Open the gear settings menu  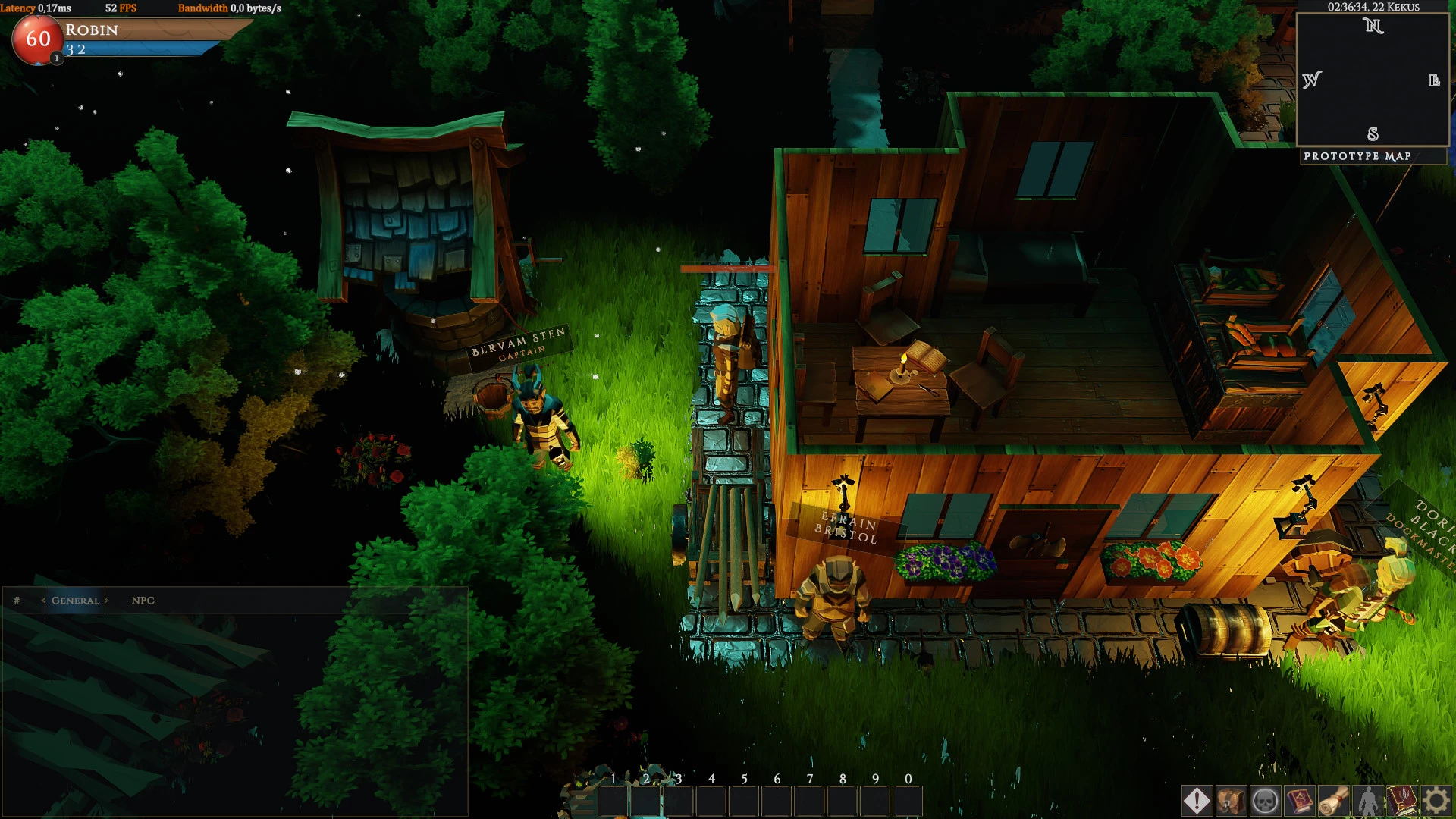[1436, 801]
